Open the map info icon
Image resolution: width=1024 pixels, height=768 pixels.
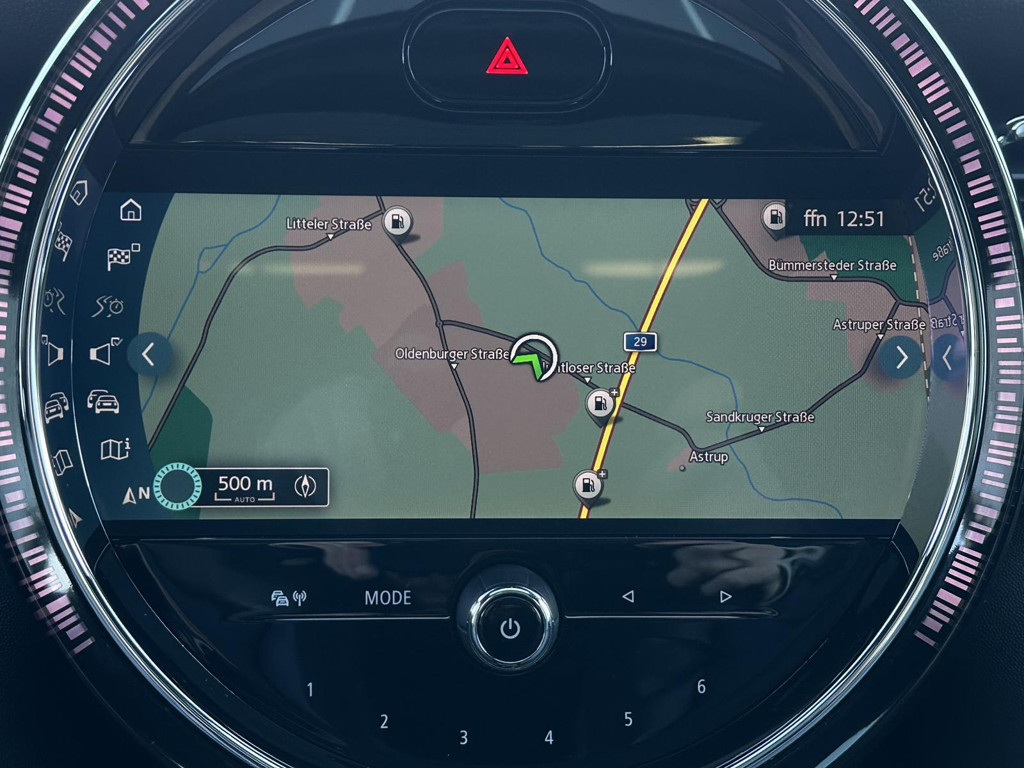(x=115, y=450)
